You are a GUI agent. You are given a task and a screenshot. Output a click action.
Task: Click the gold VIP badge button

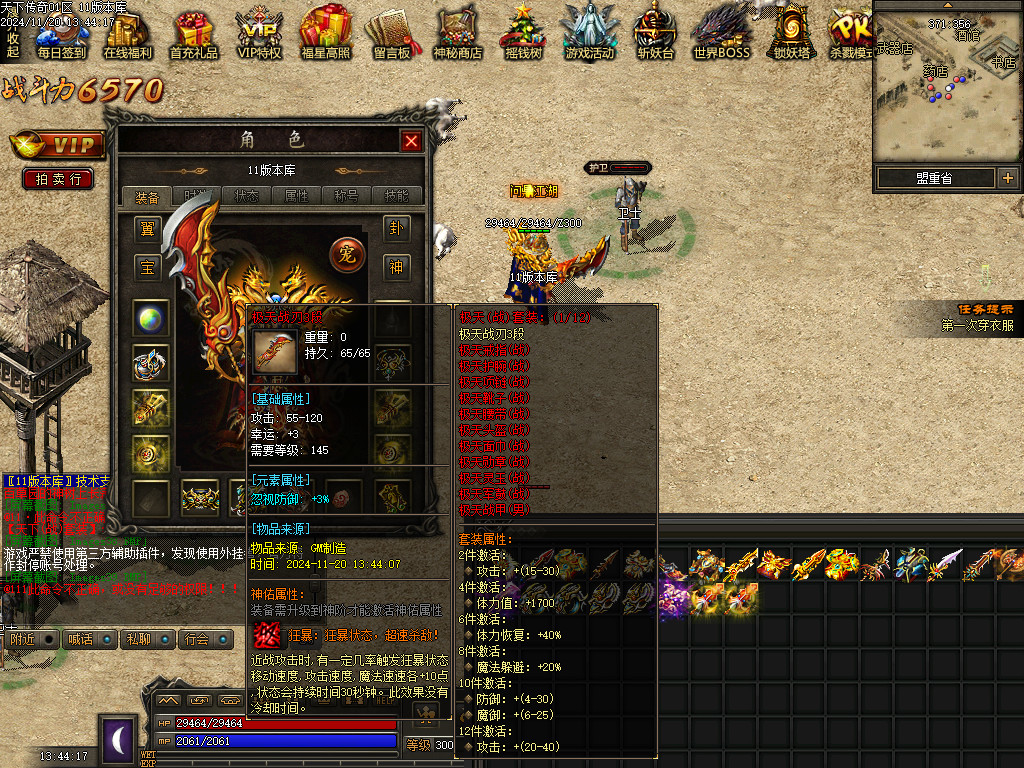[58, 146]
